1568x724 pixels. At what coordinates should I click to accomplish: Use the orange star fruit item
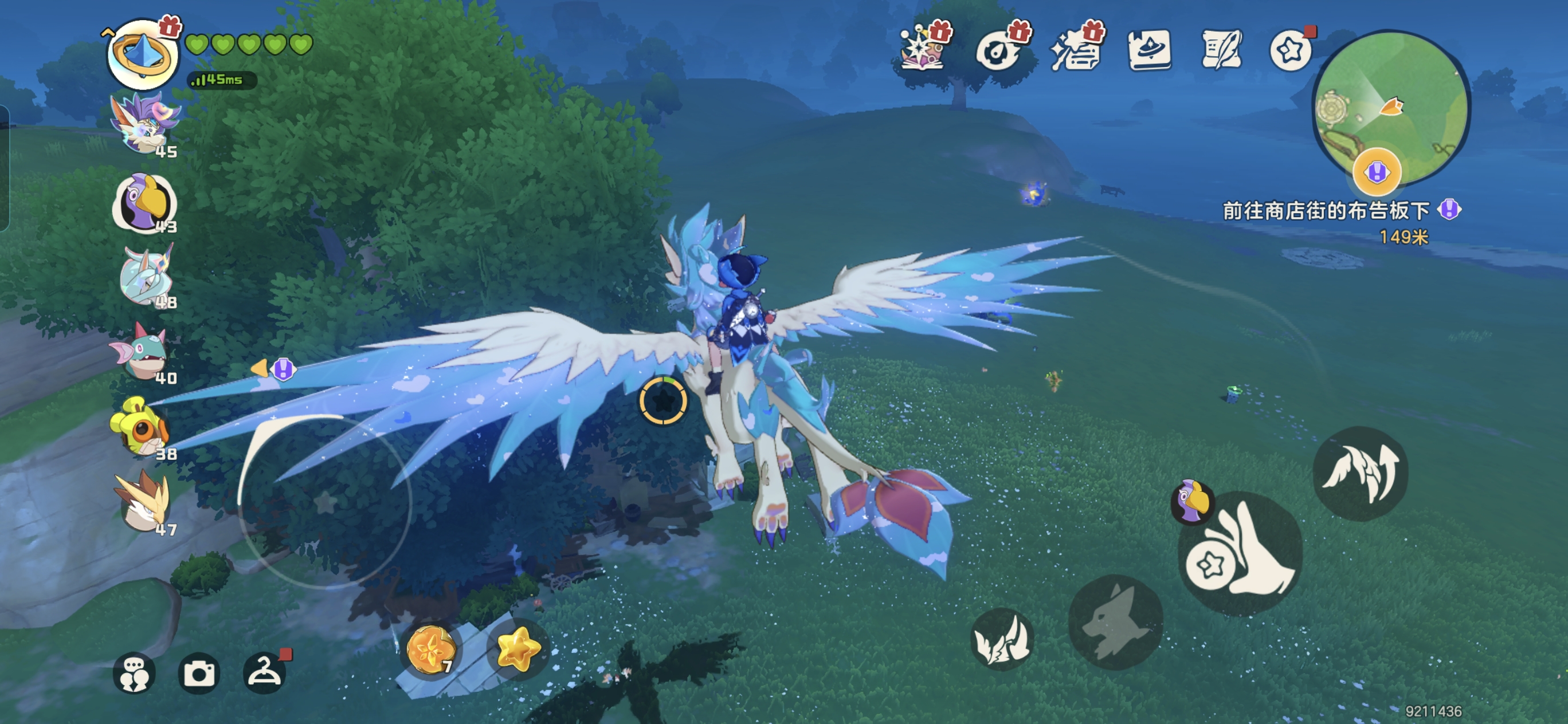[x=431, y=650]
